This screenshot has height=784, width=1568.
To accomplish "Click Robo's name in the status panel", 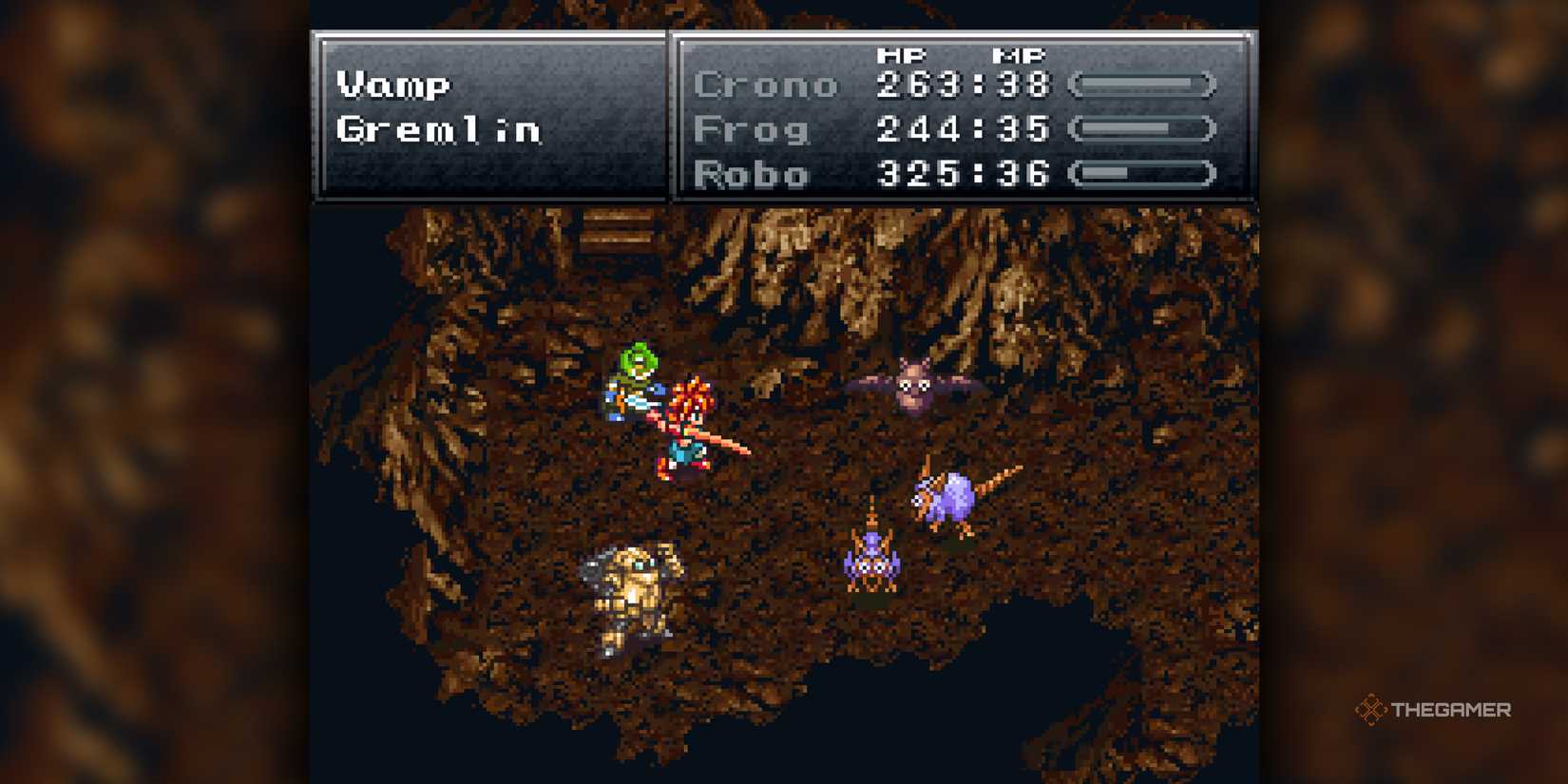I will click(x=752, y=175).
